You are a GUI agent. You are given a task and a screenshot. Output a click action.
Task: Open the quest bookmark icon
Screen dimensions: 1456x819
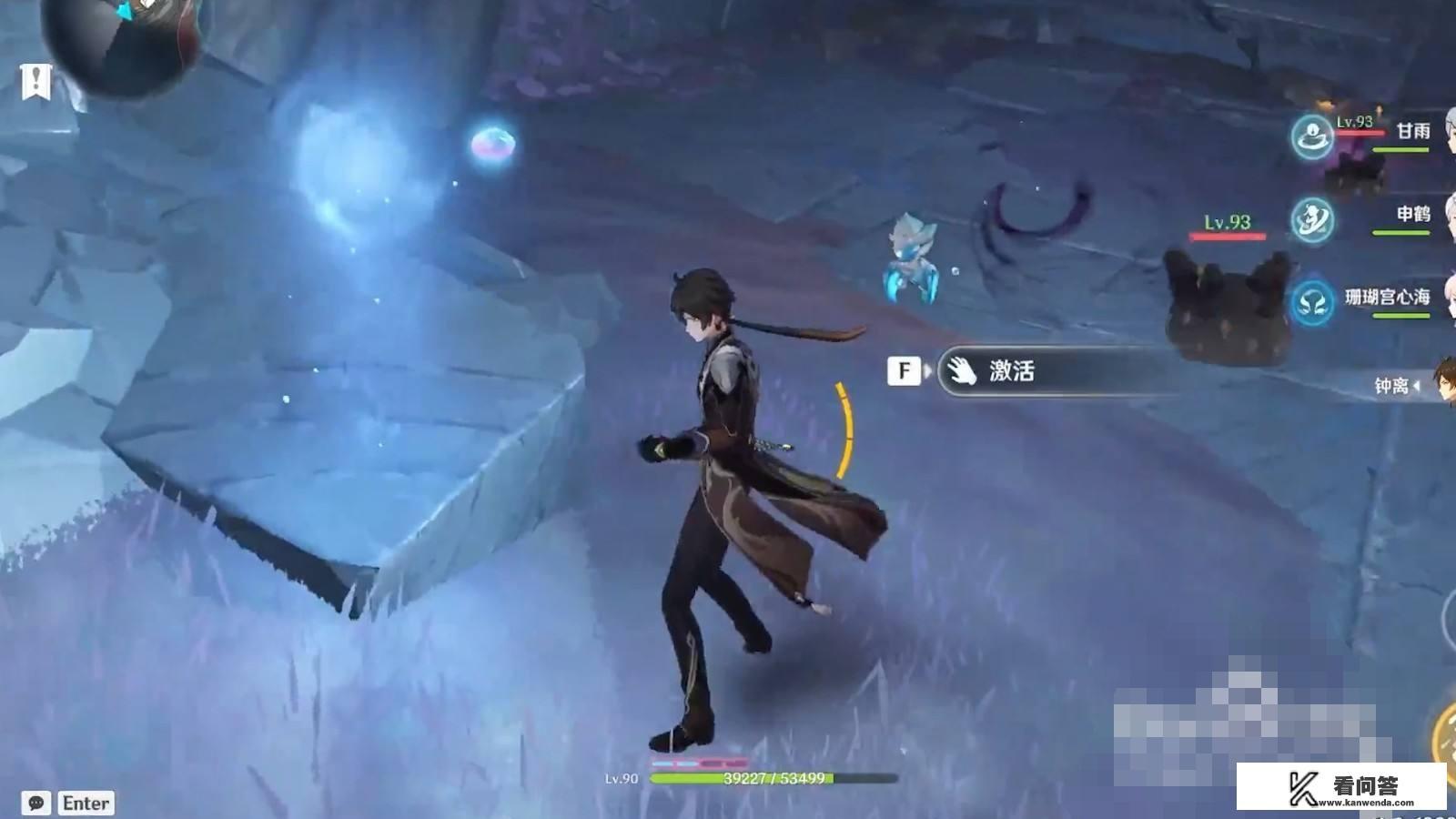35,81
